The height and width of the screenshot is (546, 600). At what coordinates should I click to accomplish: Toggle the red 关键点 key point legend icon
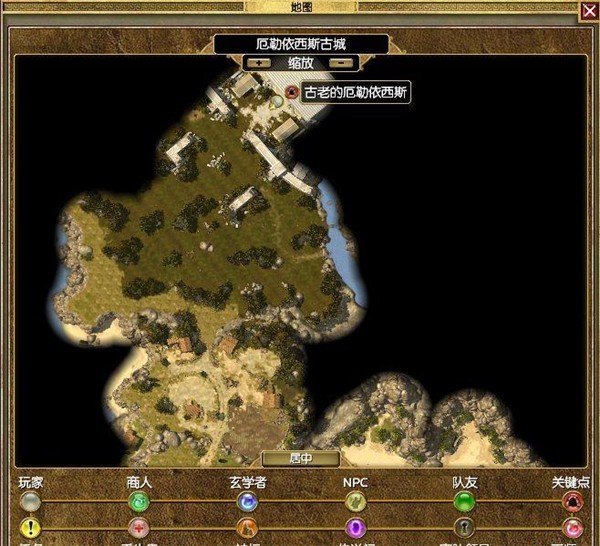(572, 500)
